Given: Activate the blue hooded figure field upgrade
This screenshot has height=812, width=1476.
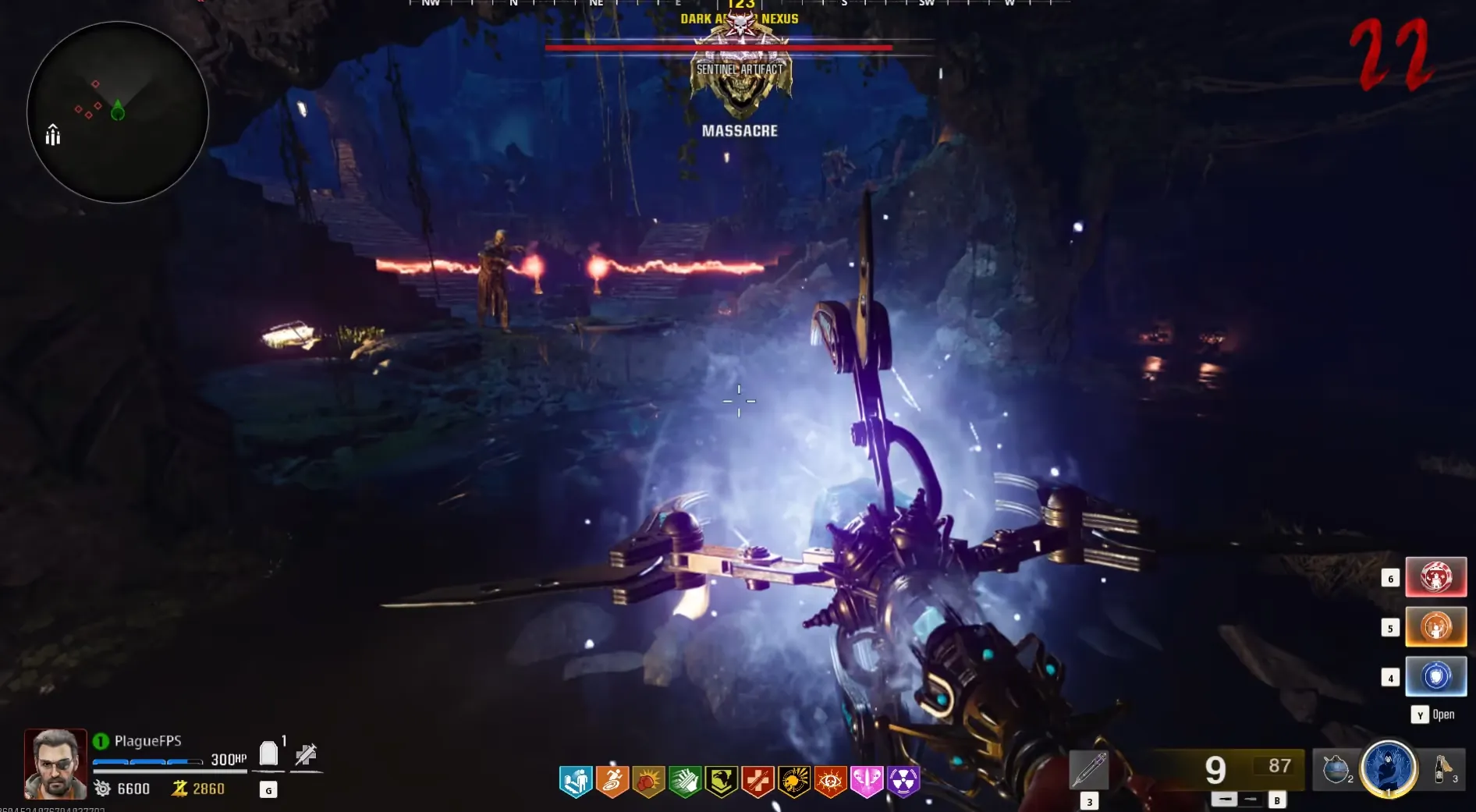Looking at the screenshot, I should click(x=1389, y=768).
